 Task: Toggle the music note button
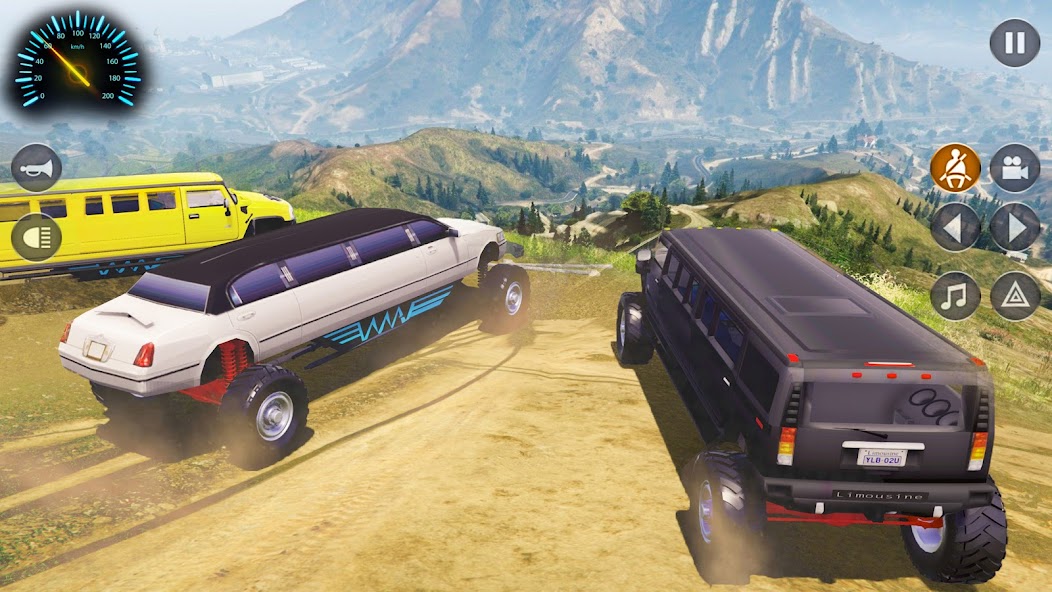(955, 296)
